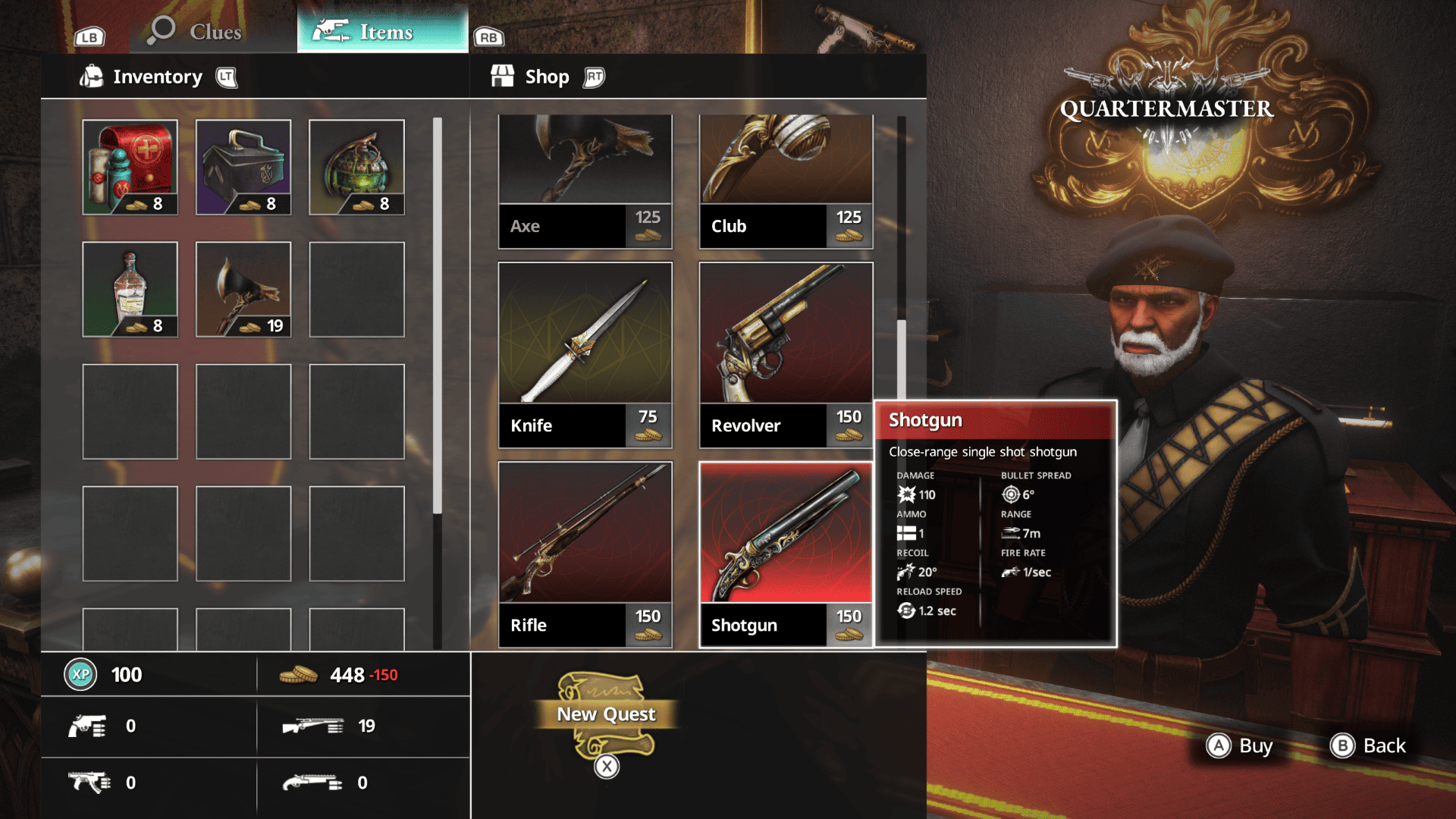This screenshot has width=1456, height=819.
Task: Buy the selected Shotgun
Action: tap(1240, 746)
